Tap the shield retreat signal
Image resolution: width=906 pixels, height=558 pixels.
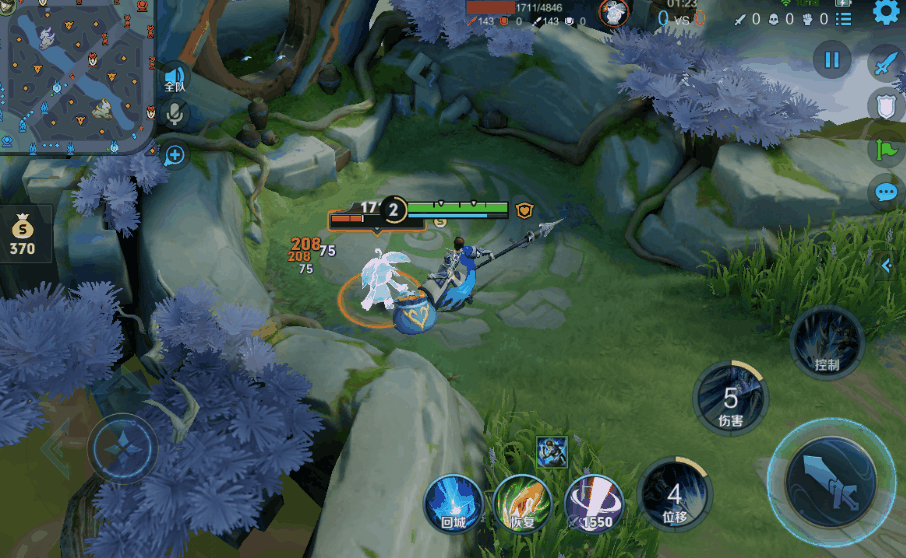tap(887, 106)
